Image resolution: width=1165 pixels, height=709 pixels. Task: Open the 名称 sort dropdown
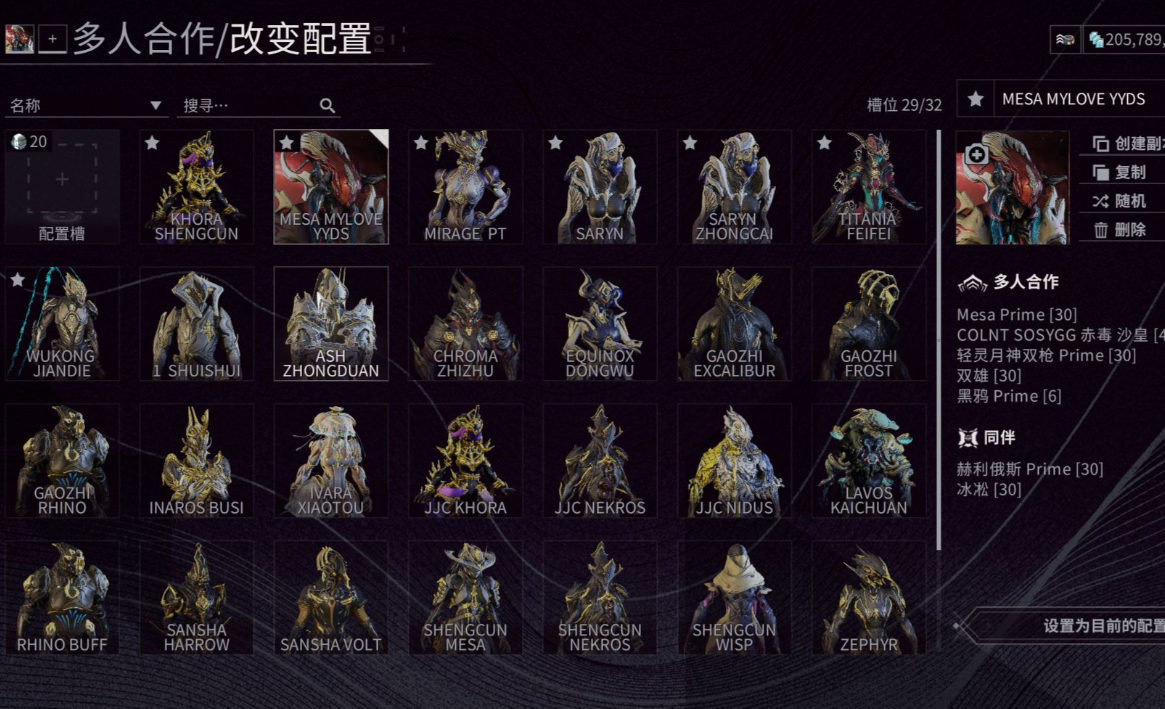tap(86, 105)
